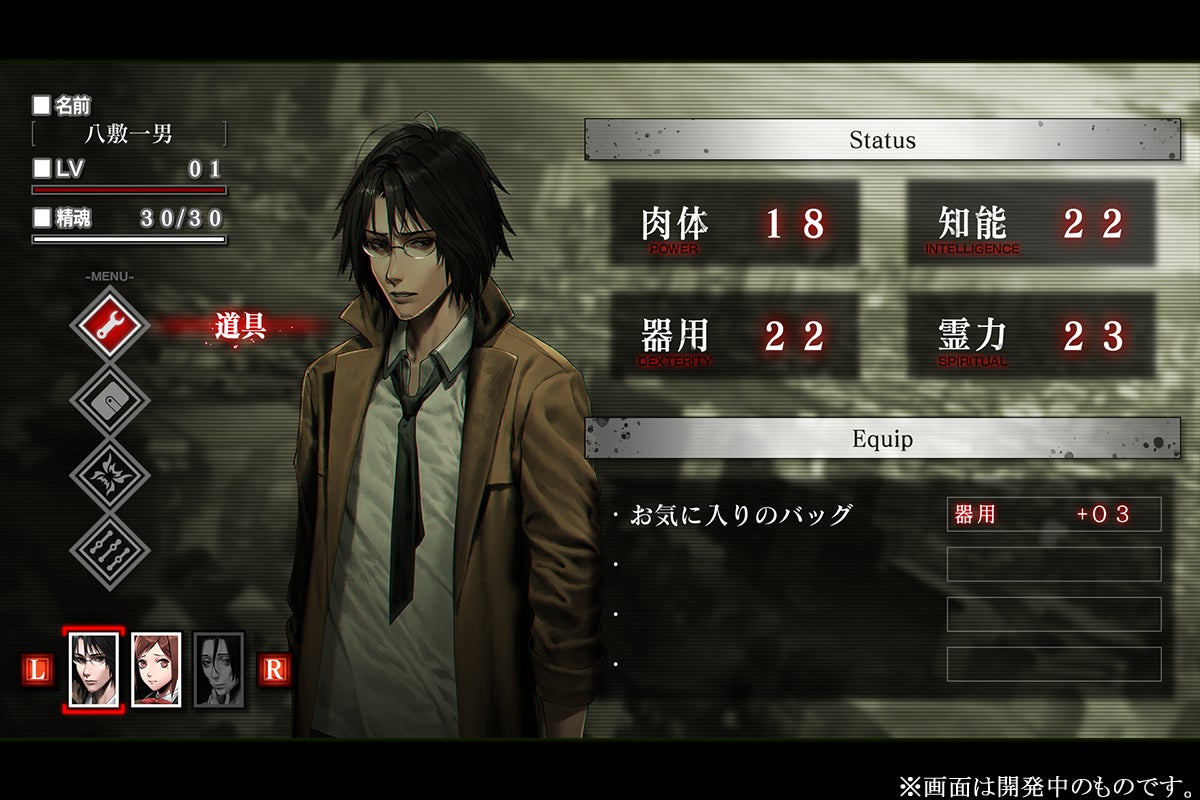Open the butterfly emblem menu icon
This screenshot has height=800, width=1200.
[x=109, y=475]
